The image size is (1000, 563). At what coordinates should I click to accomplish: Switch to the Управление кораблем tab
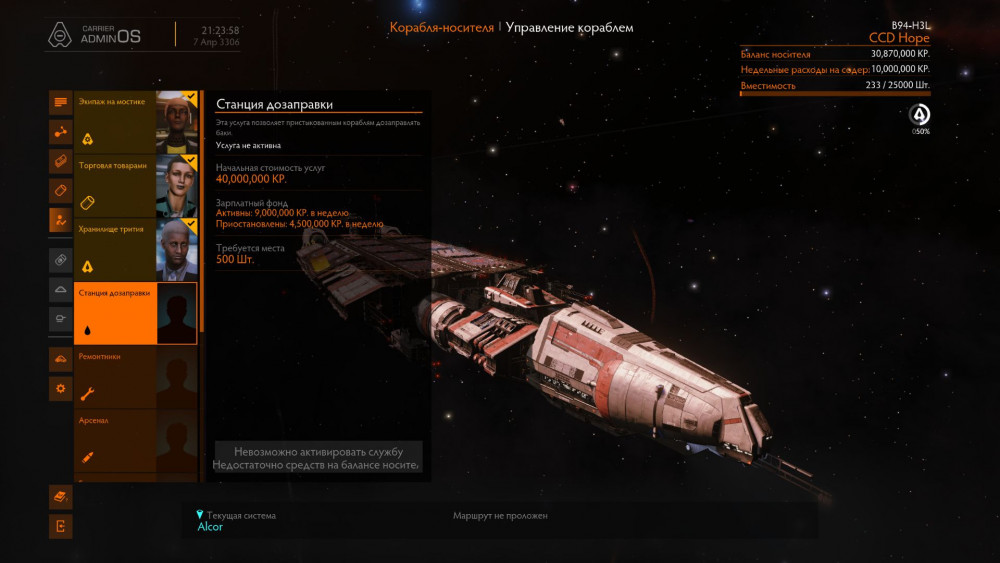pos(569,28)
